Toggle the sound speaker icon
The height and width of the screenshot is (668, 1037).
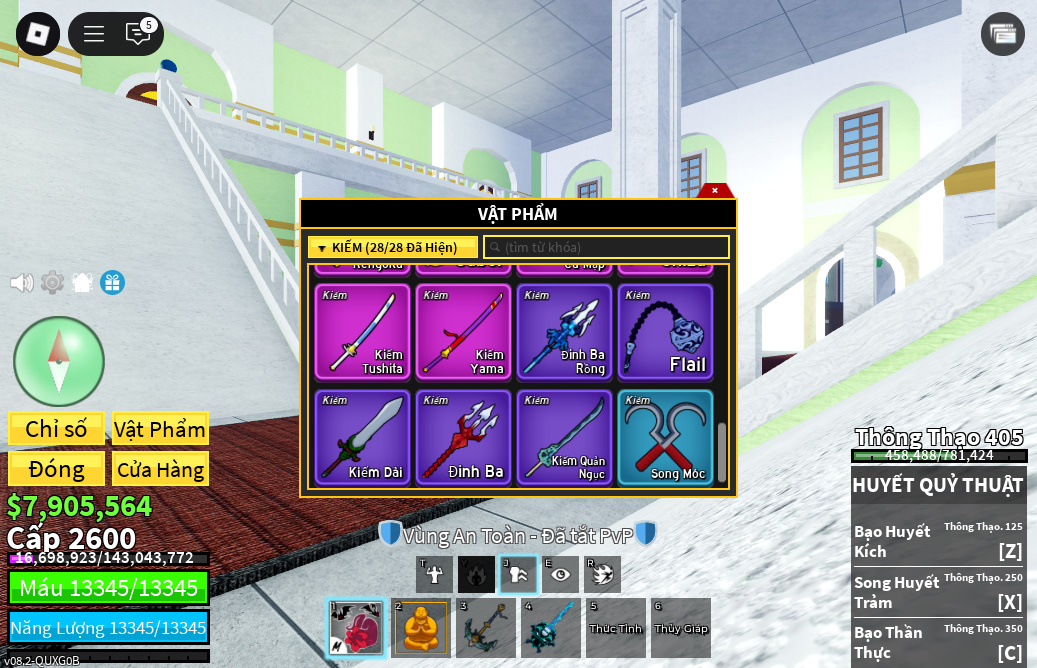pyautogui.click(x=21, y=283)
